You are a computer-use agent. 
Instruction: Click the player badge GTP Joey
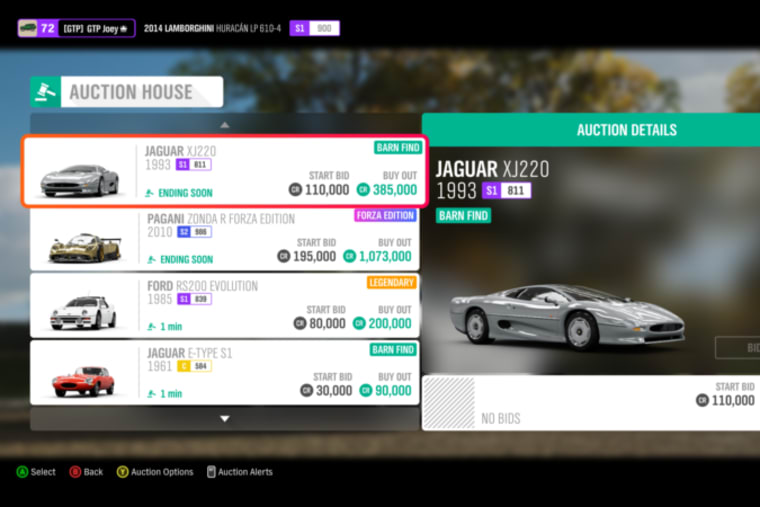[x=76, y=28]
